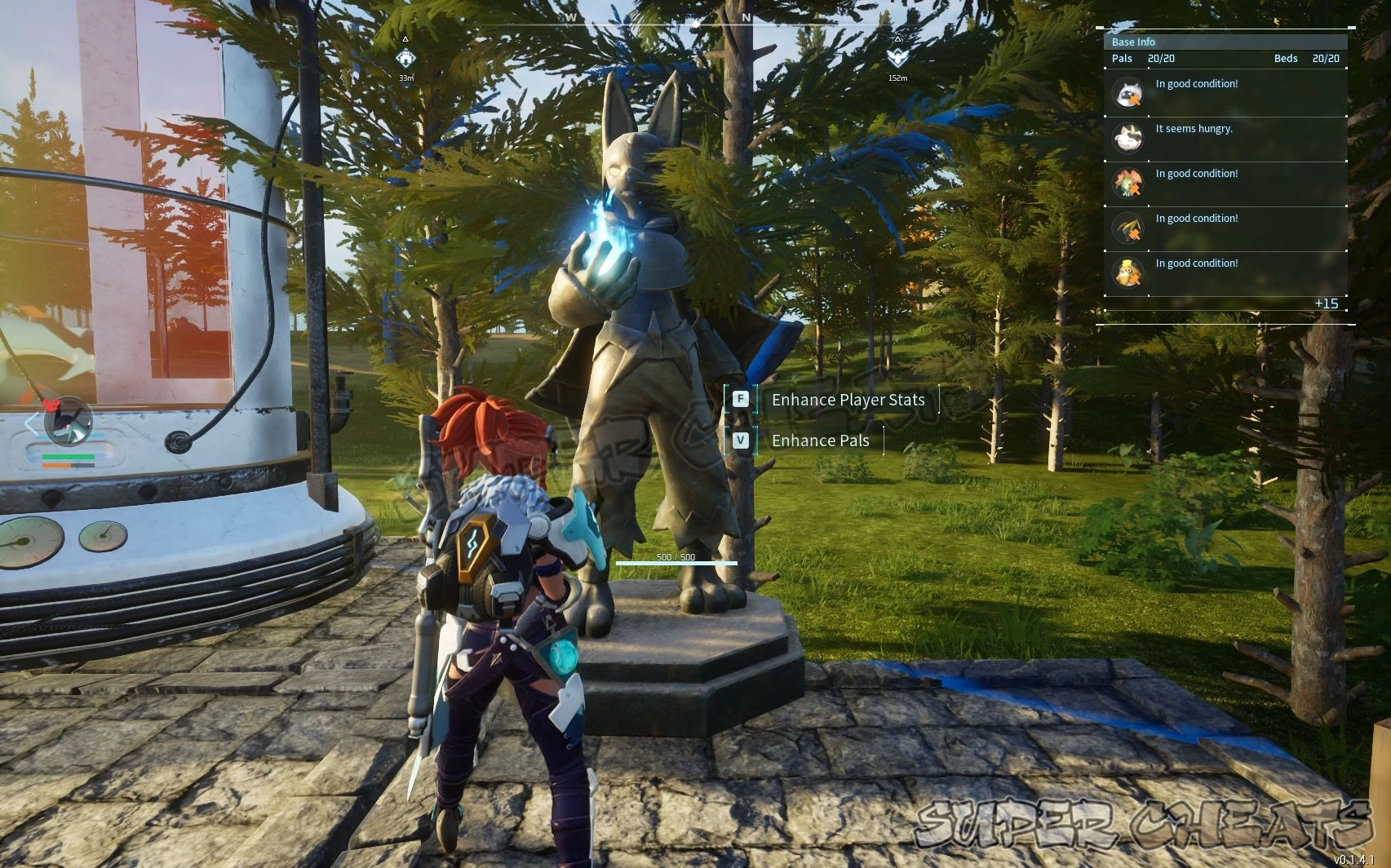Select the Base Info panel header
This screenshot has height=868, width=1391.
point(1132,41)
